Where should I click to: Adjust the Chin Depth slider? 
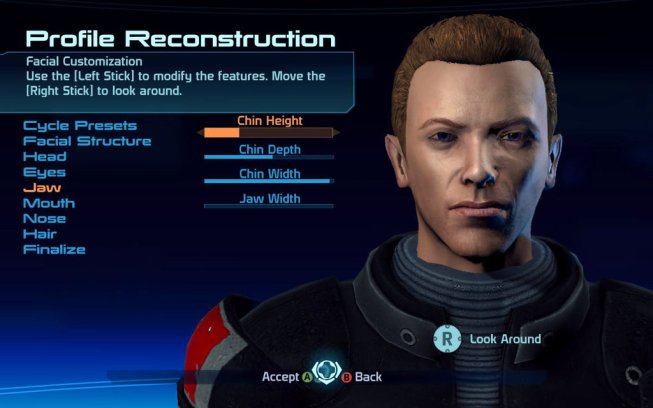click(269, 156)
